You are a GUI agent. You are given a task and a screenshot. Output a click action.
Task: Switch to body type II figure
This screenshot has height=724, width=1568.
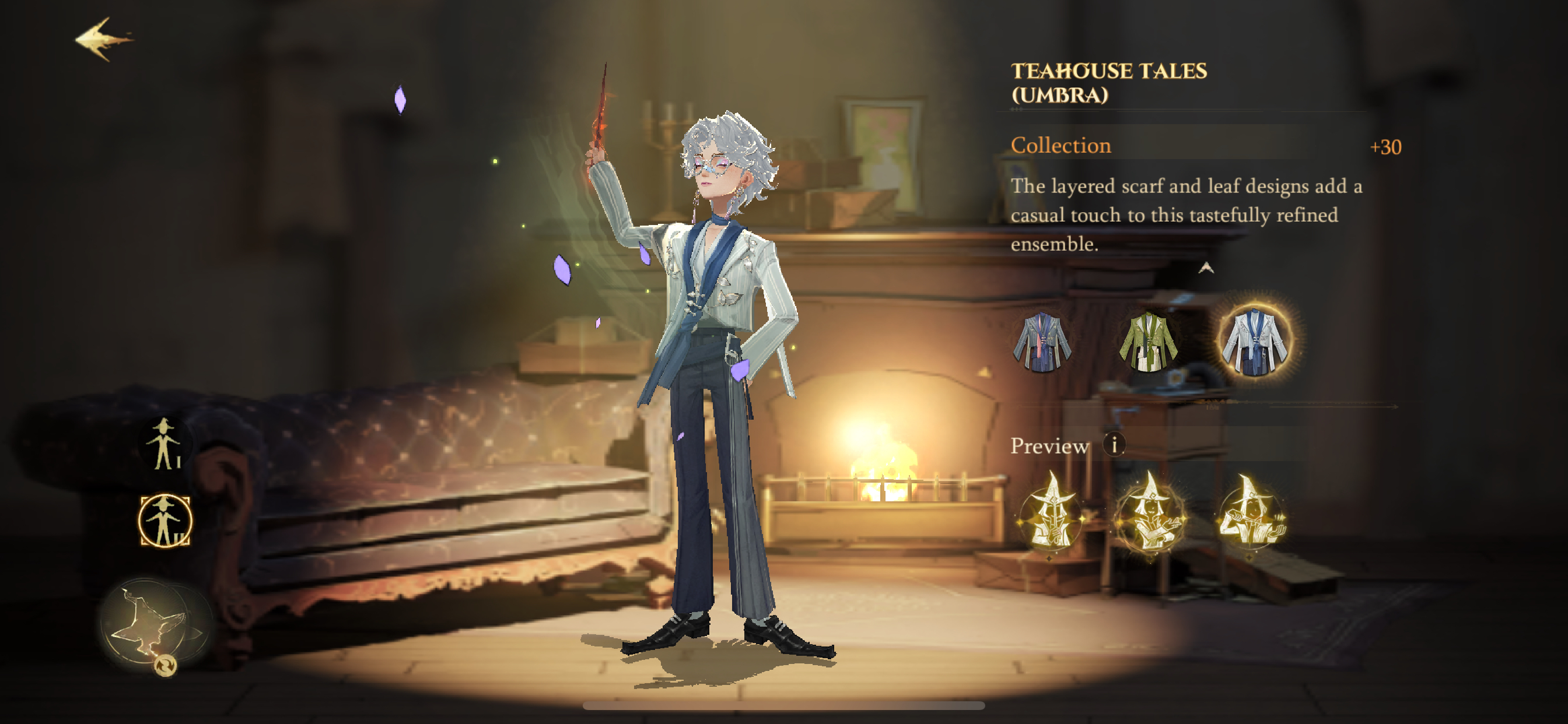click(x=164, y=521)
